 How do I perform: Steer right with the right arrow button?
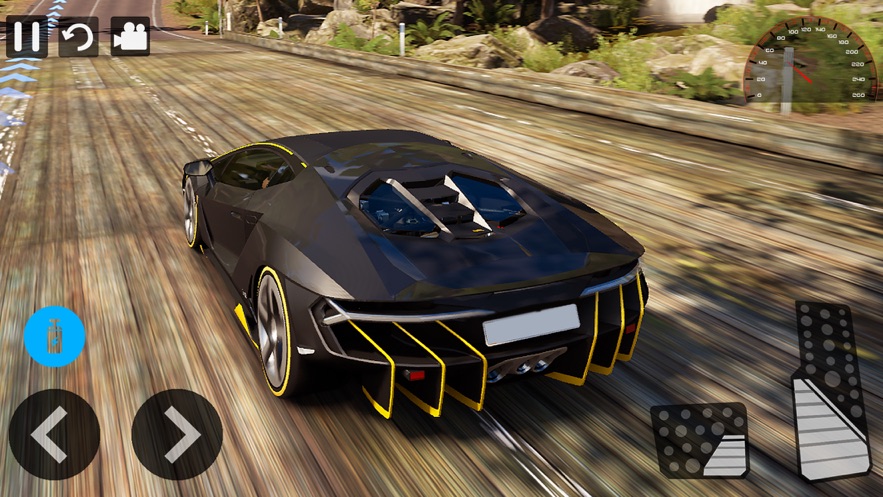[x=177, y=434]
